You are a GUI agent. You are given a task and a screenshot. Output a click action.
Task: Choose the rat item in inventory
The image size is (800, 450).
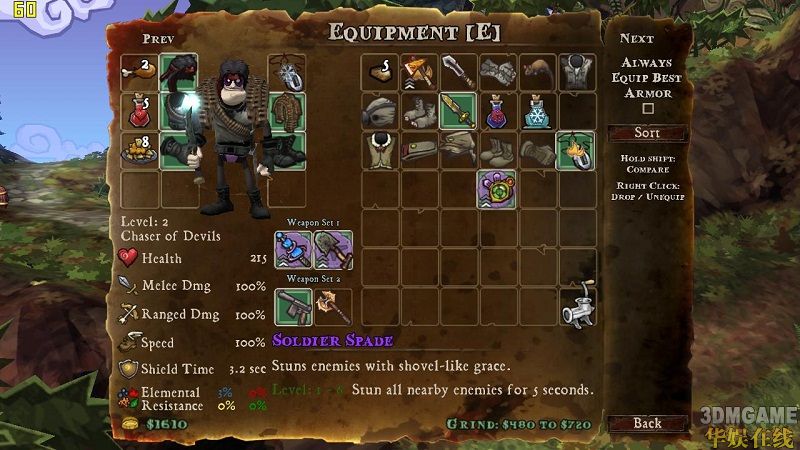(x=536, y=70)
